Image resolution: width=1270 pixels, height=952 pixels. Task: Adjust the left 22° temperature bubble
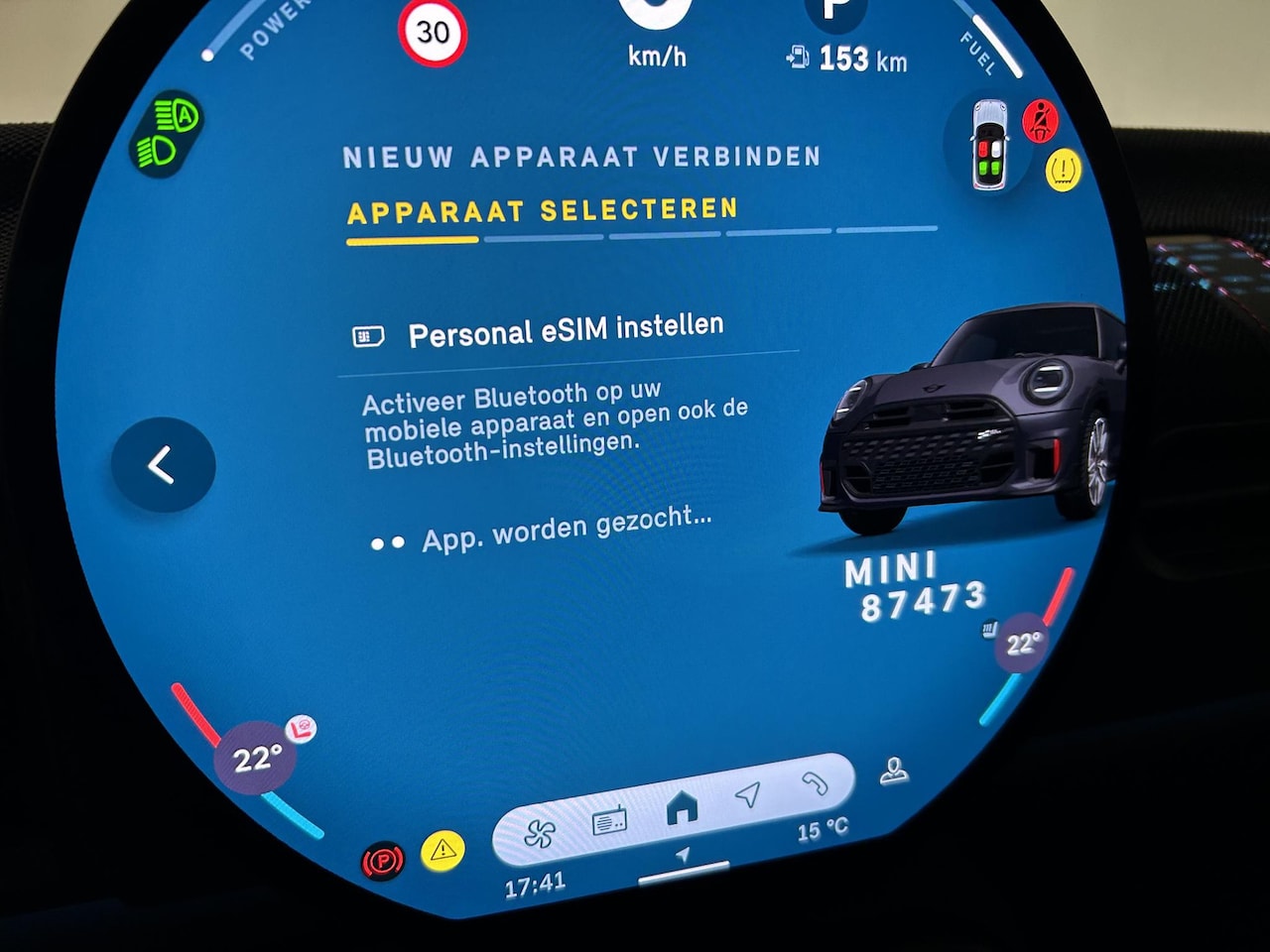click(x=257, y=759)
